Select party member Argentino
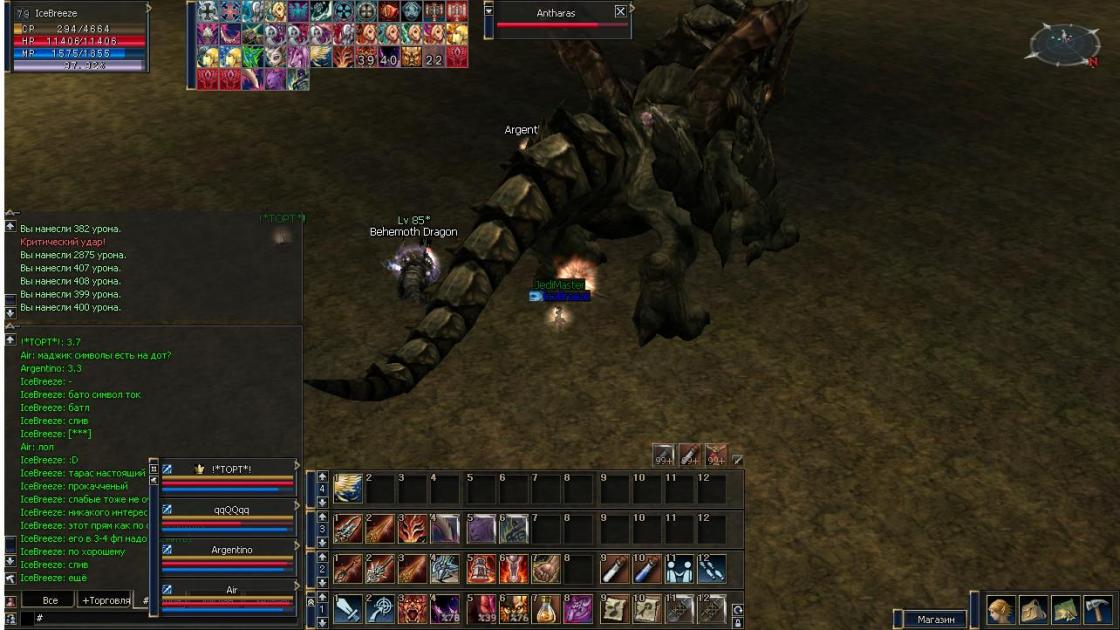The image size is (1120, 630). click(x=231, y=550)
